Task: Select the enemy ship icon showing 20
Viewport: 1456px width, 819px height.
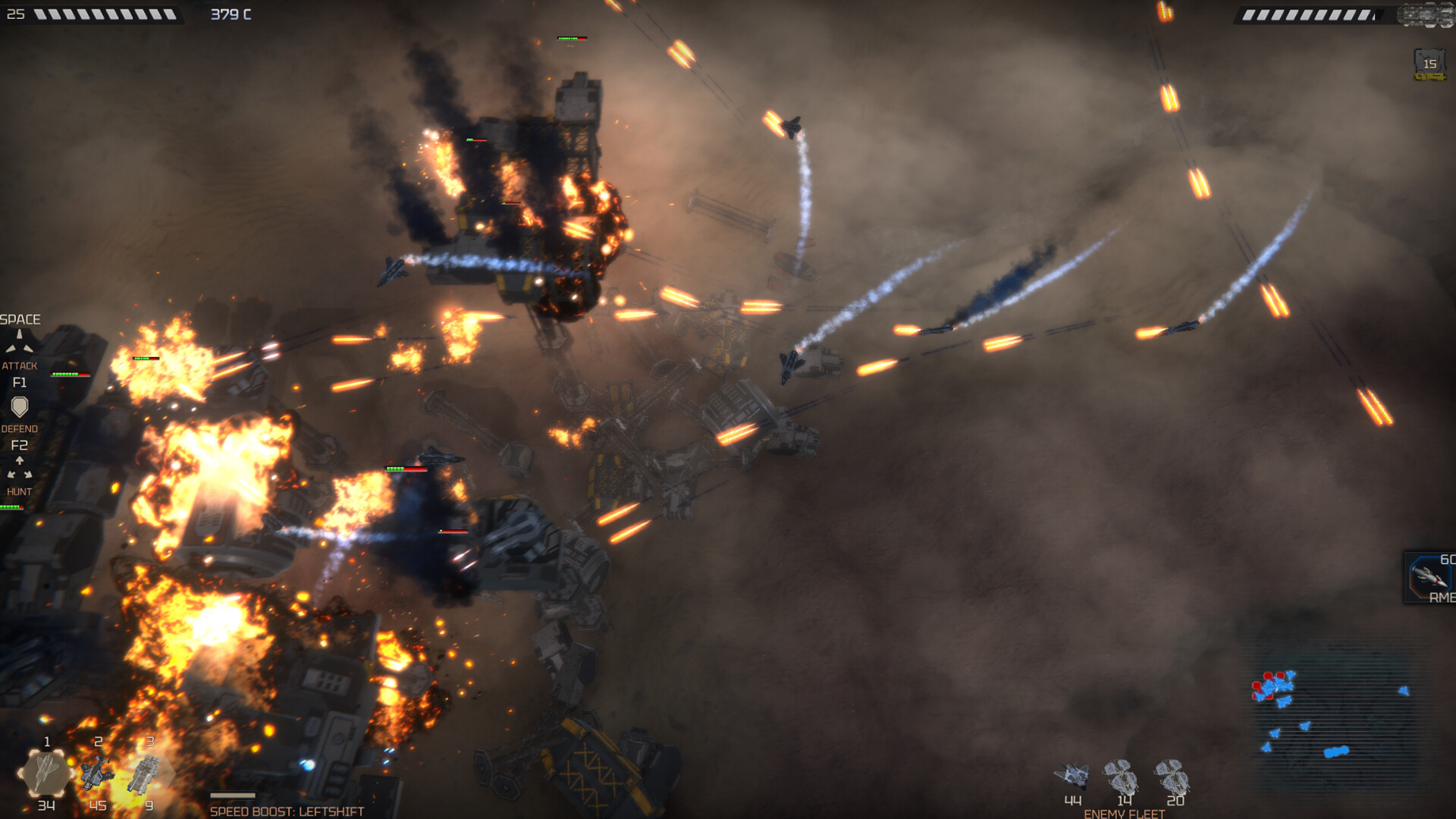Action: pyautogui.click(x=1173, y=776)
